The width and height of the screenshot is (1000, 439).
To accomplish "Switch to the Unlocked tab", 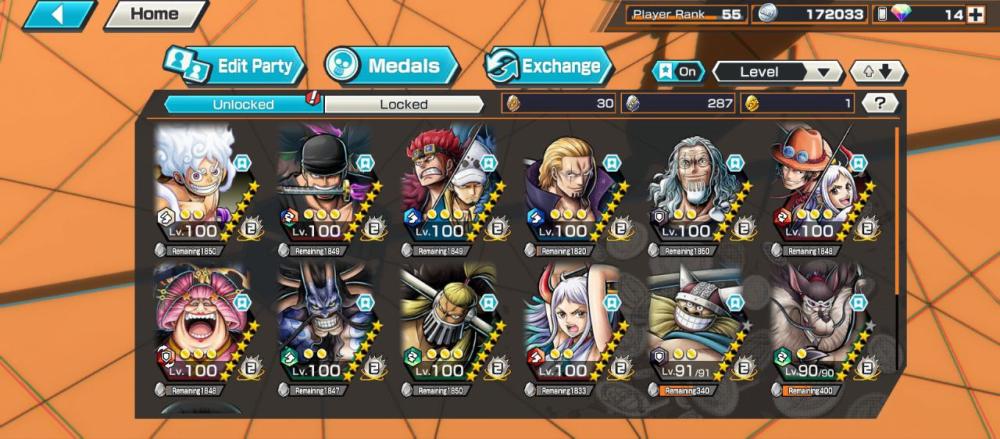I will pos(242,104).
